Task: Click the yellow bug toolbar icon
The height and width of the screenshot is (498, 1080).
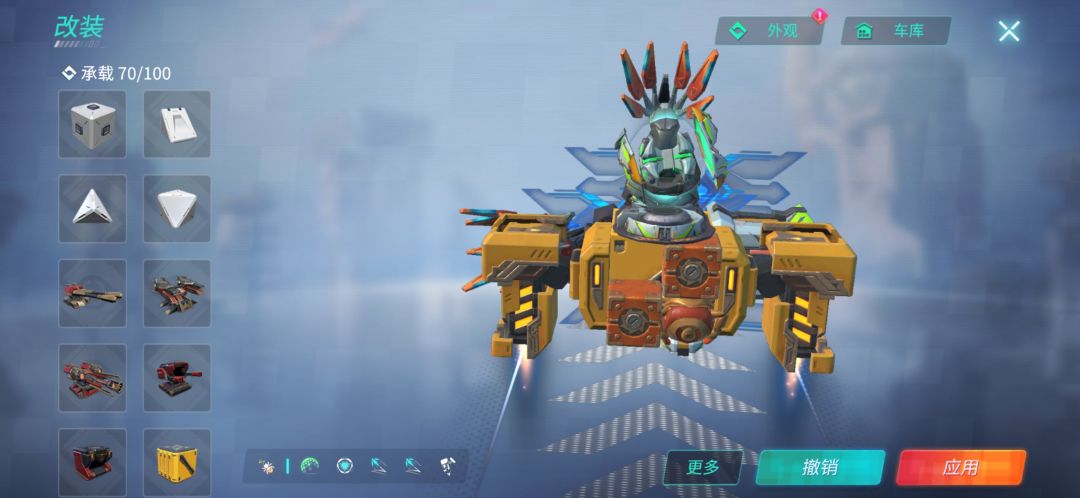Action: (x=267, y=466)
